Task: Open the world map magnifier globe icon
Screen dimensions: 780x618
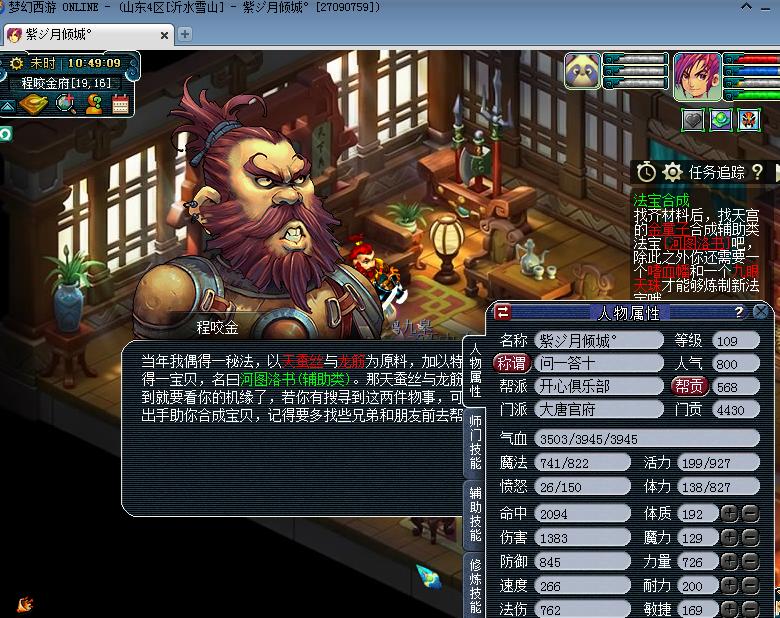Action: point(66,103)
